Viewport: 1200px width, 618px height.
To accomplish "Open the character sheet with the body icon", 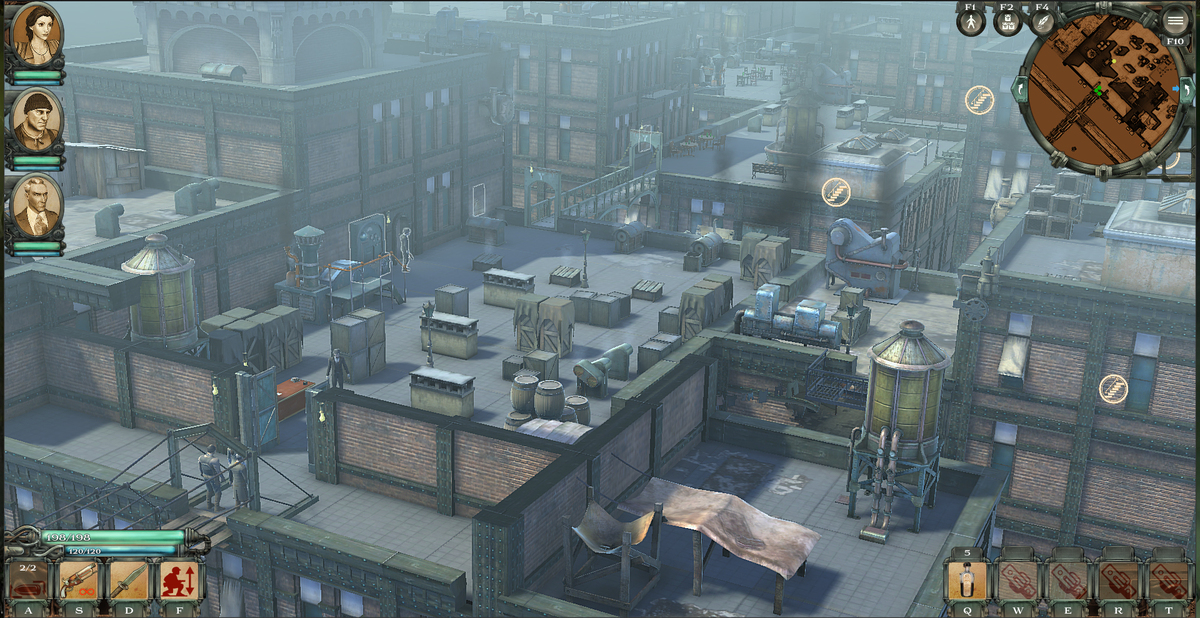I will click(x=971, y=23).
